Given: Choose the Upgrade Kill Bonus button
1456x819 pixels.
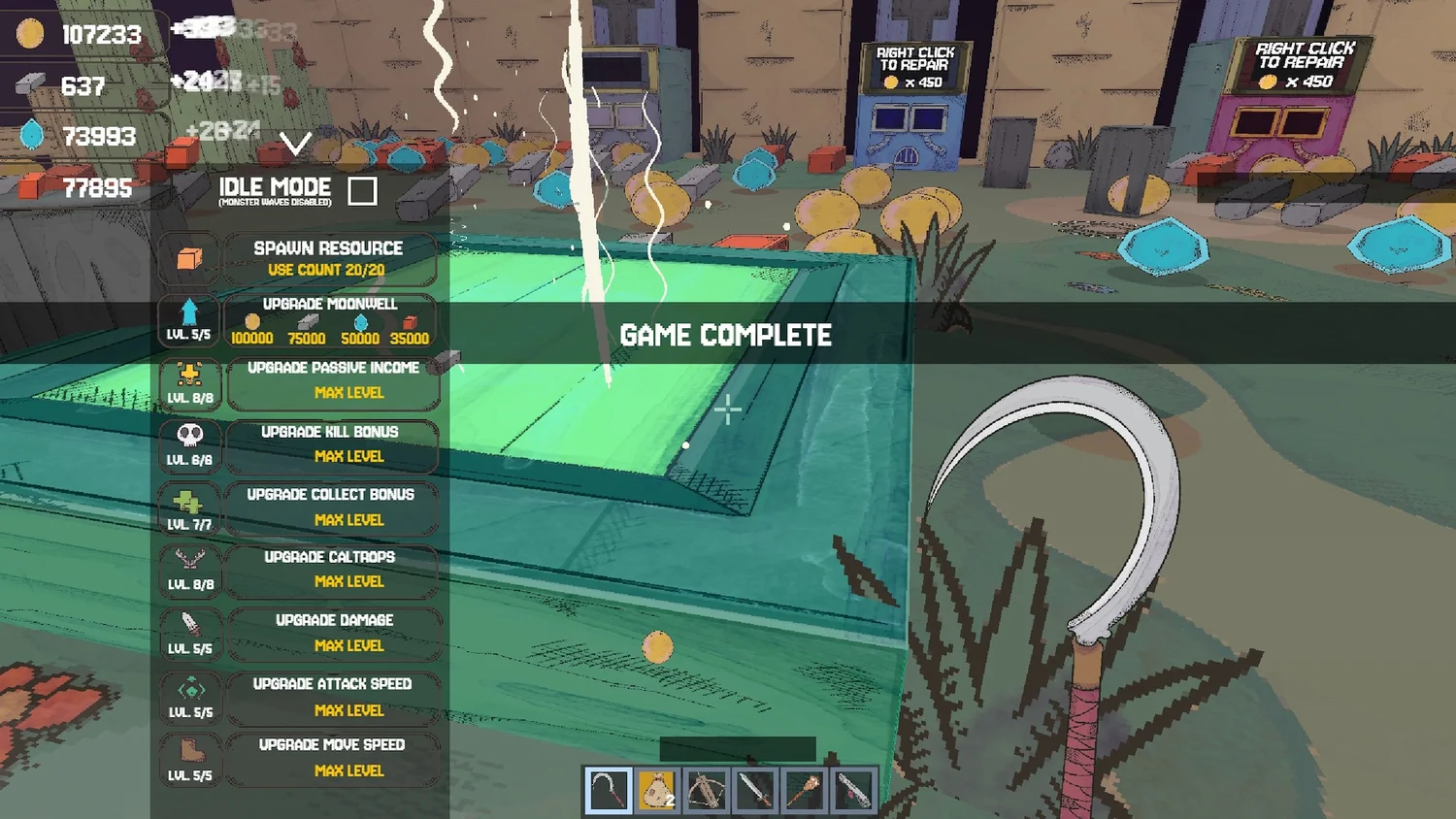Looking at the screenshot, I should click(x=330, y=444).
